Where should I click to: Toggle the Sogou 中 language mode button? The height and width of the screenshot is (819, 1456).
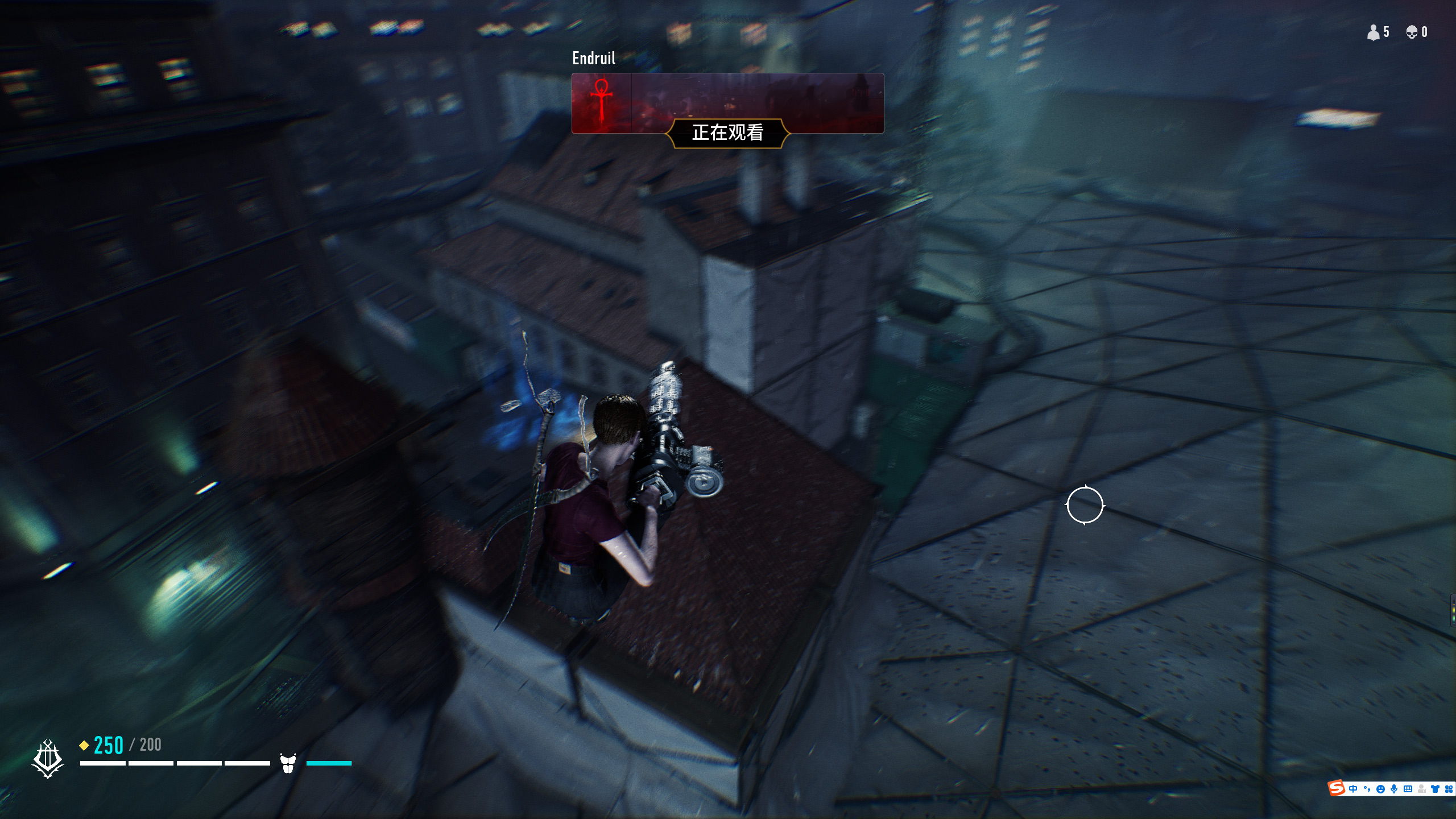[1353, 789]
